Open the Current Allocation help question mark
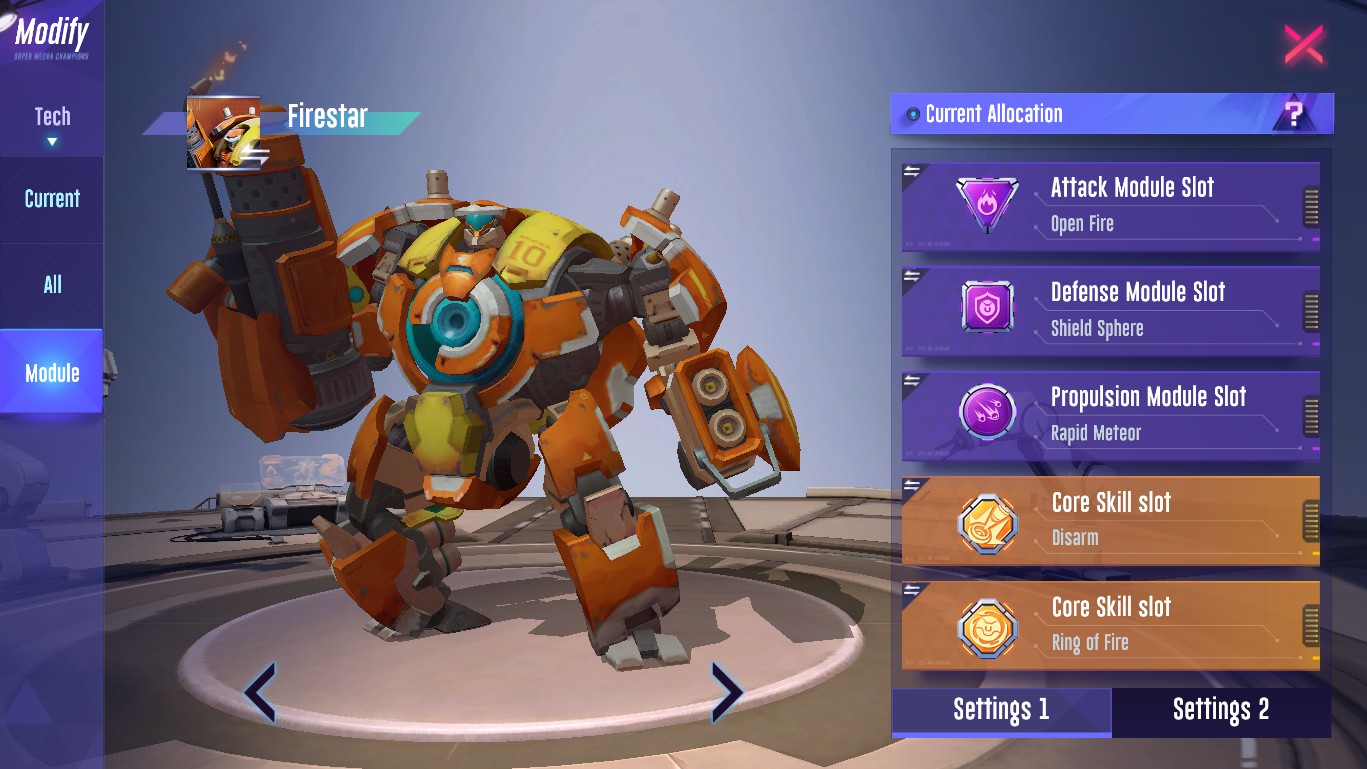The height and width of the screenshot is (769, 1367). coord(1294,114)
